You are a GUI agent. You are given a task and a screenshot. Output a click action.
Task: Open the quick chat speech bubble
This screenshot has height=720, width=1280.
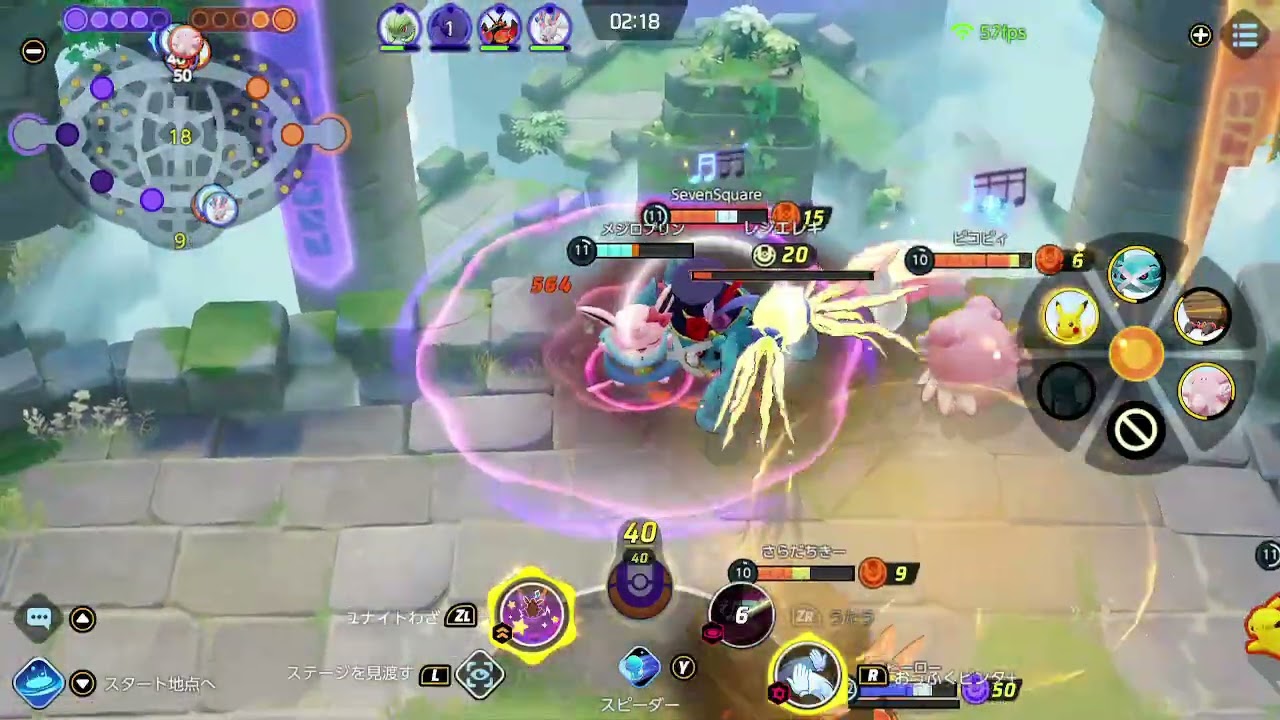[x=39, y=618]
